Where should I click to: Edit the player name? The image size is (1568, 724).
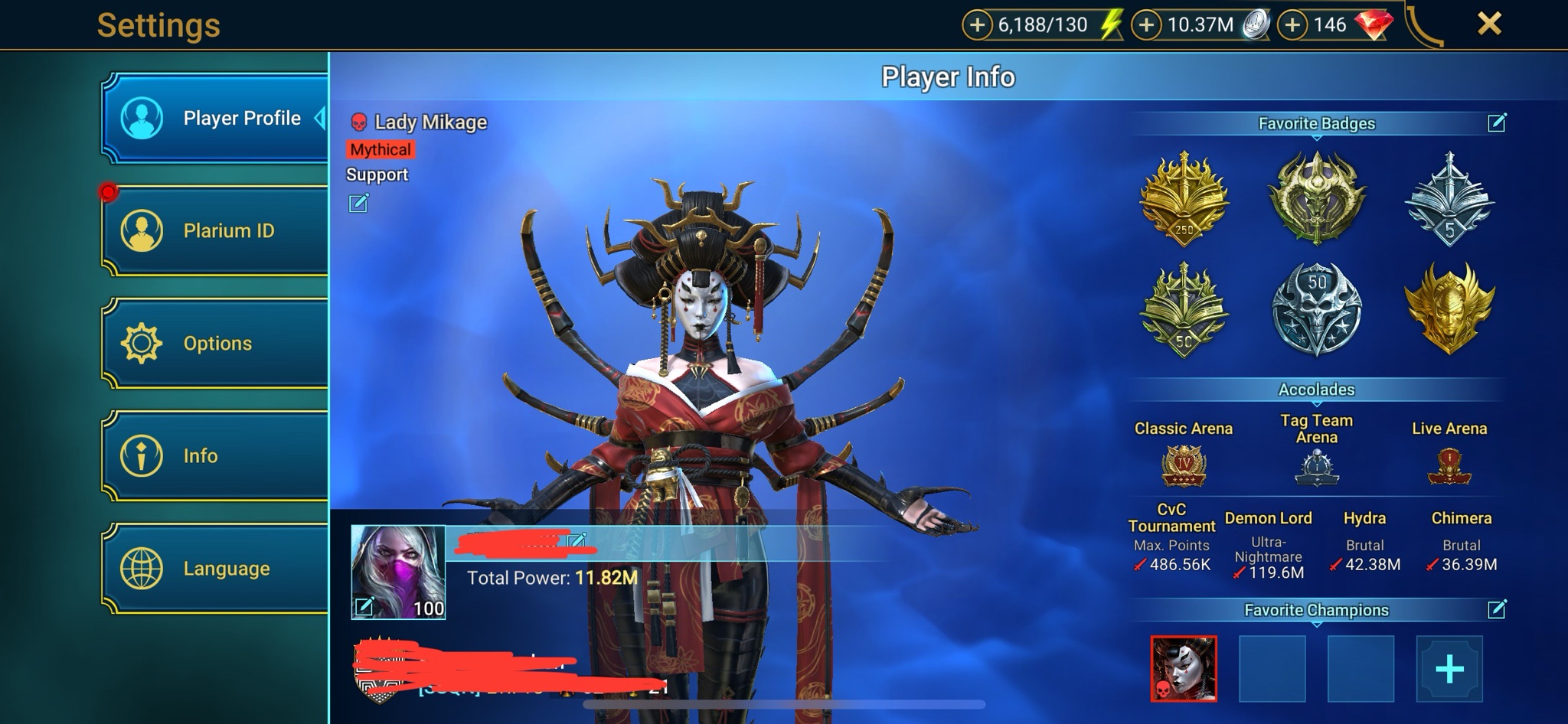[577, 541]
